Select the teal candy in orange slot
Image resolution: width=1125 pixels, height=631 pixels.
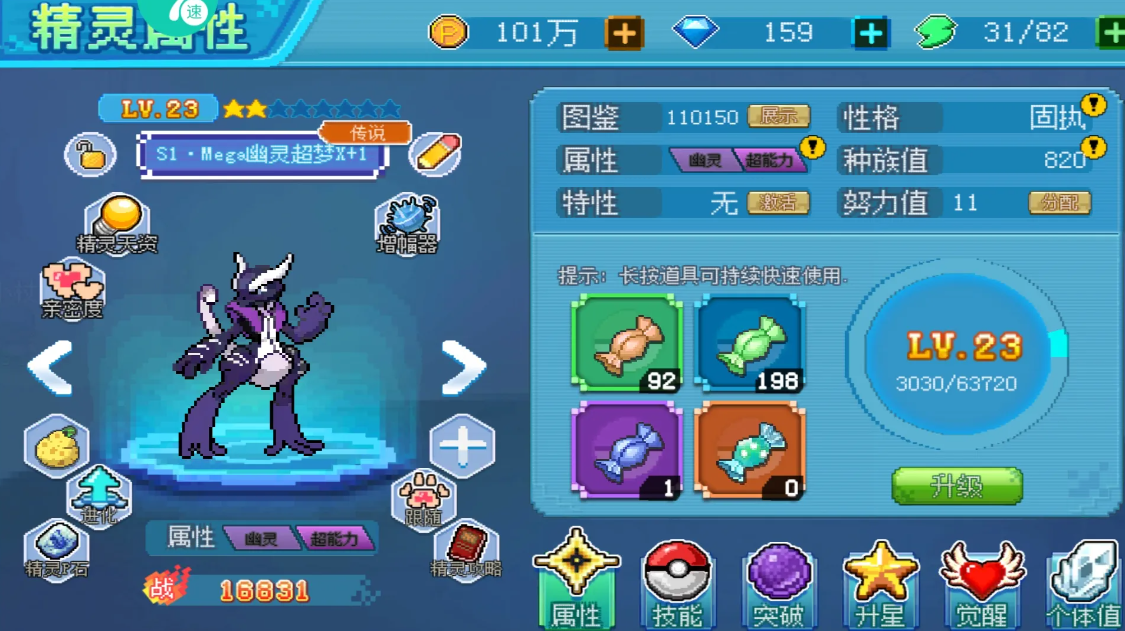pyautogui.click(x=750, y=450)
